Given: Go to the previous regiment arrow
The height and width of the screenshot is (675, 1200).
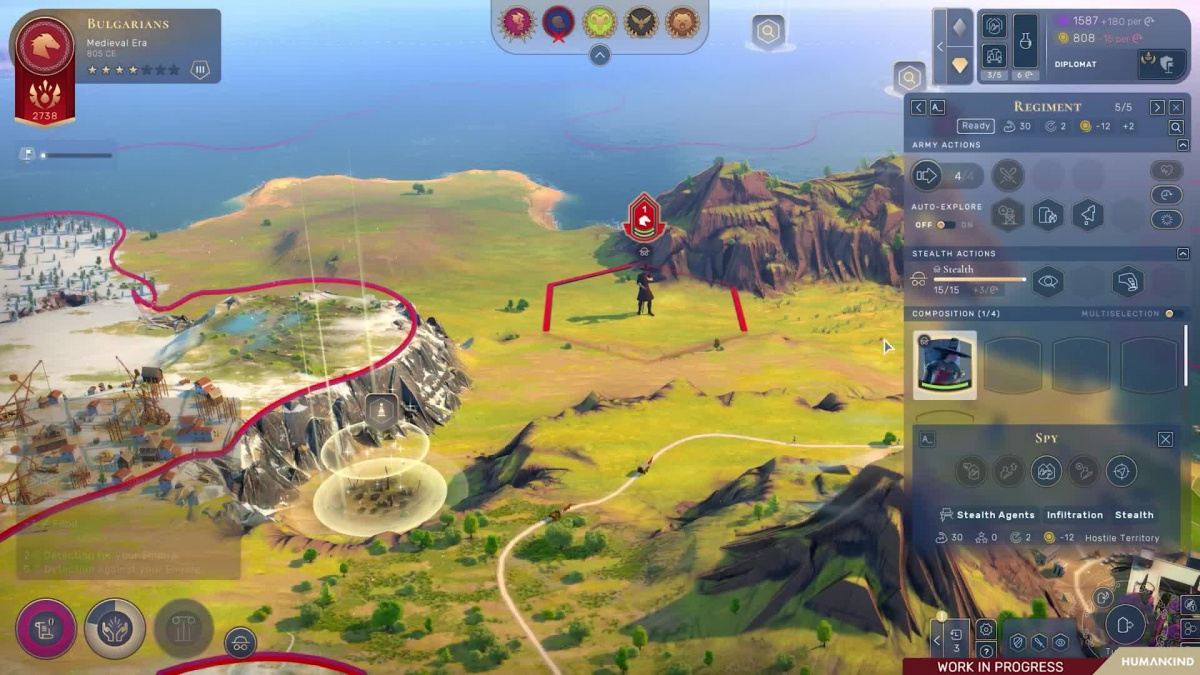Looking at the screenshot, I should click(918, 107).
